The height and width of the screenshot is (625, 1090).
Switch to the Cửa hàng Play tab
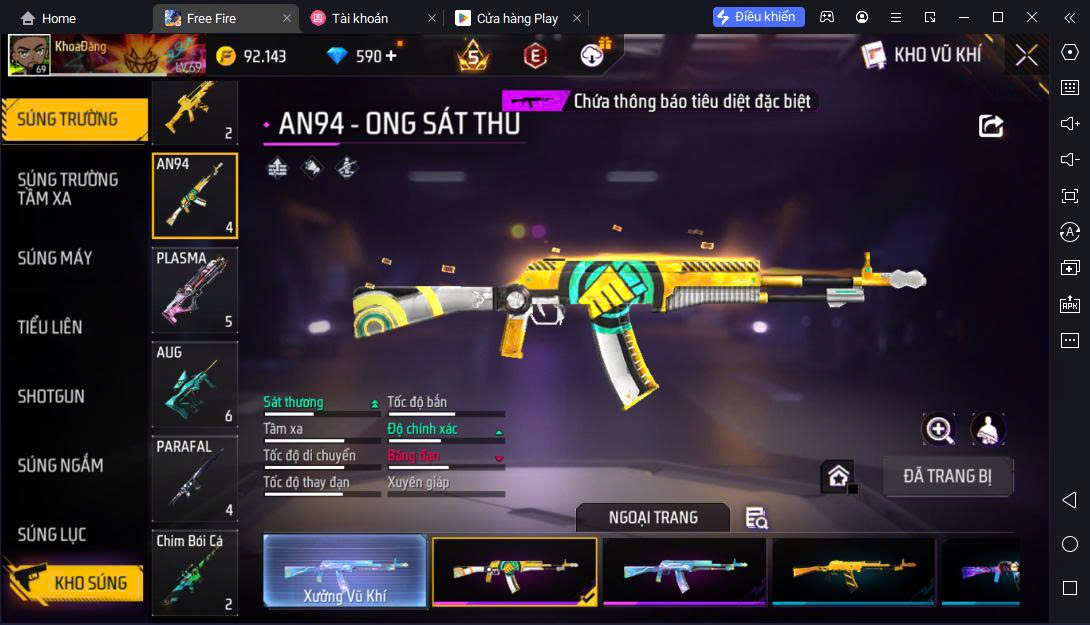pos(515,18)
